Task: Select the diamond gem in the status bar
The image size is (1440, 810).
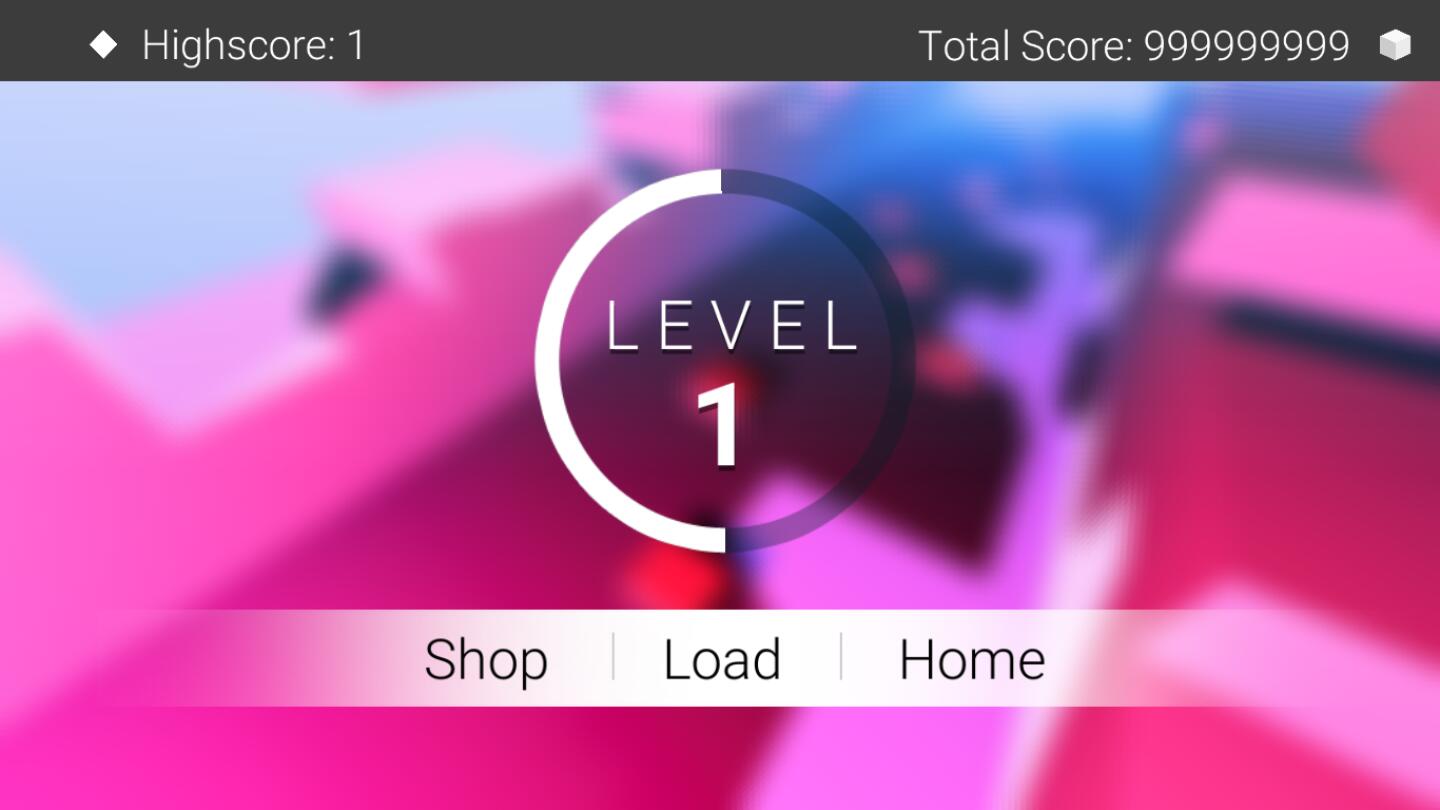Action: point(104,44)
